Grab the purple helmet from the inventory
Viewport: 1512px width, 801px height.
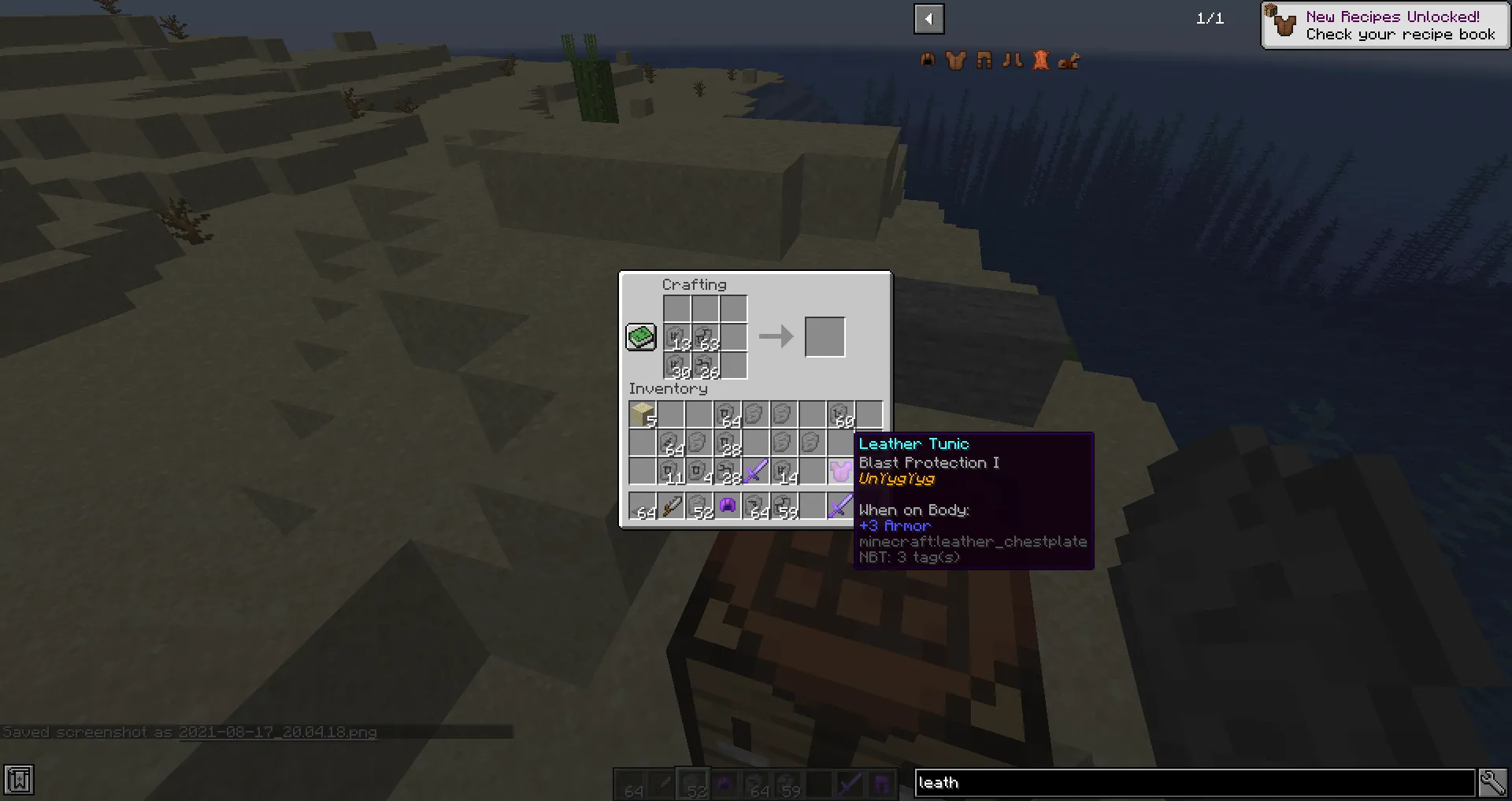point(727,505)
